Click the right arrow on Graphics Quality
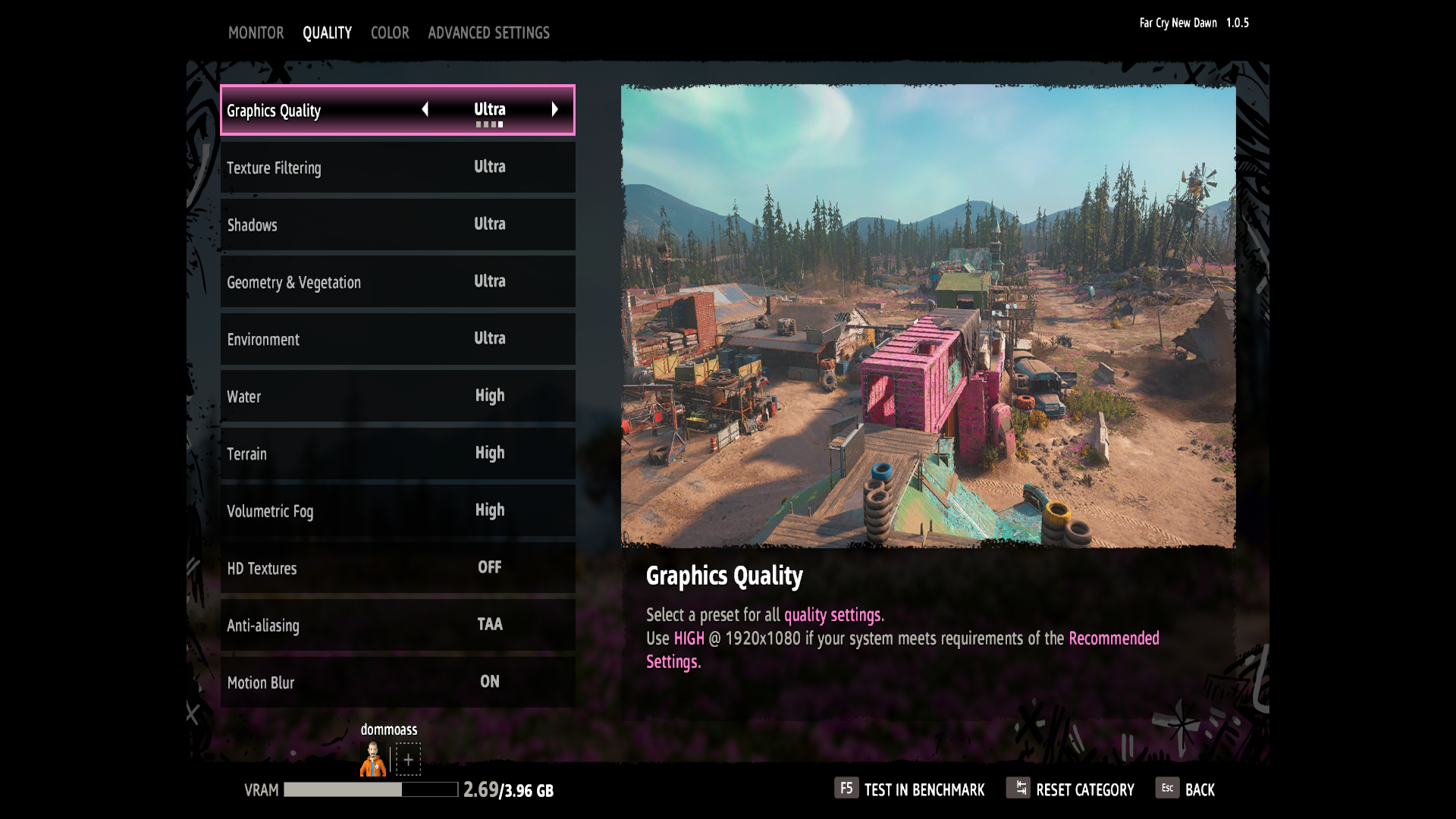 (555, 110)
